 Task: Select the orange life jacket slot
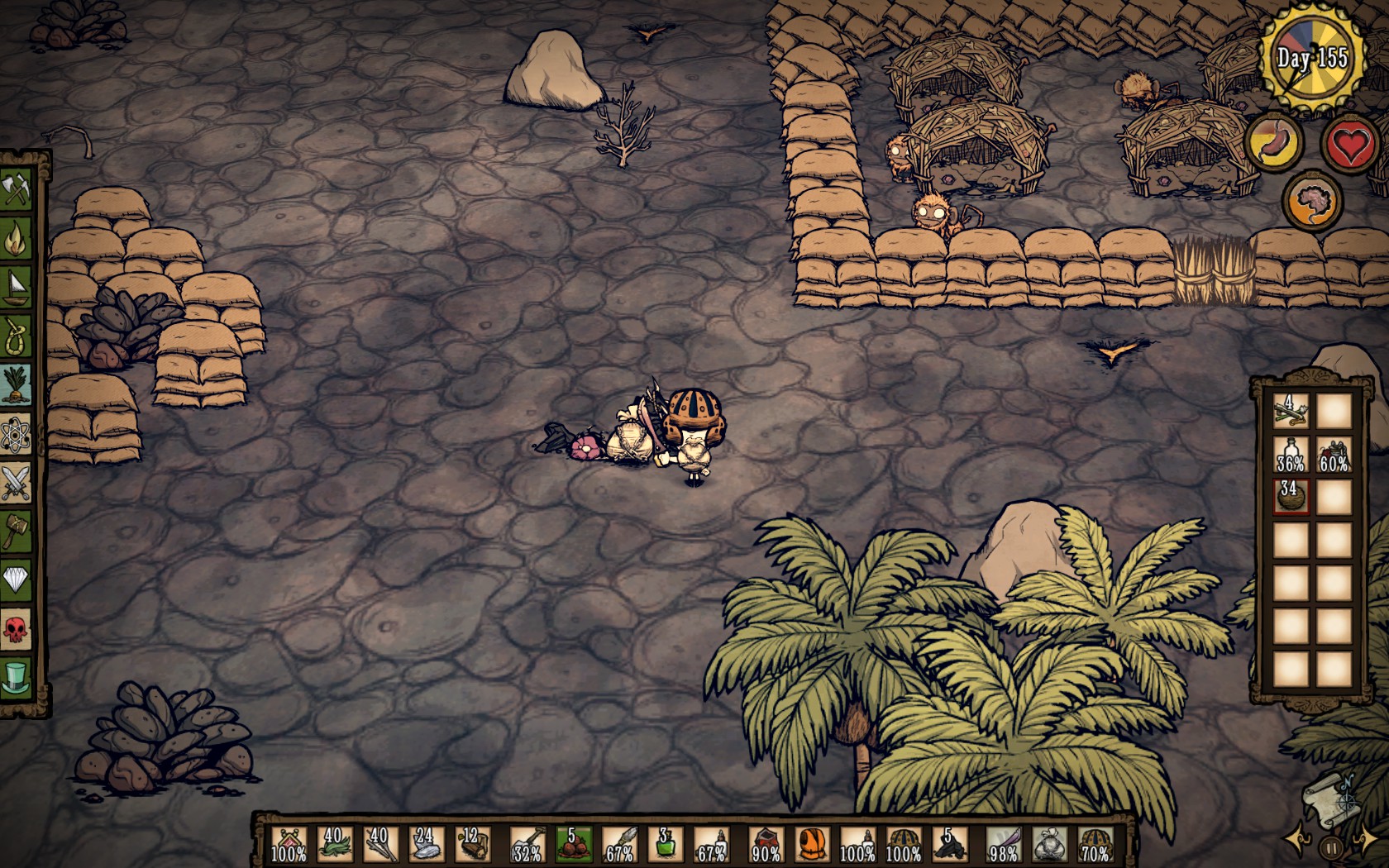(x=812, y=845)
